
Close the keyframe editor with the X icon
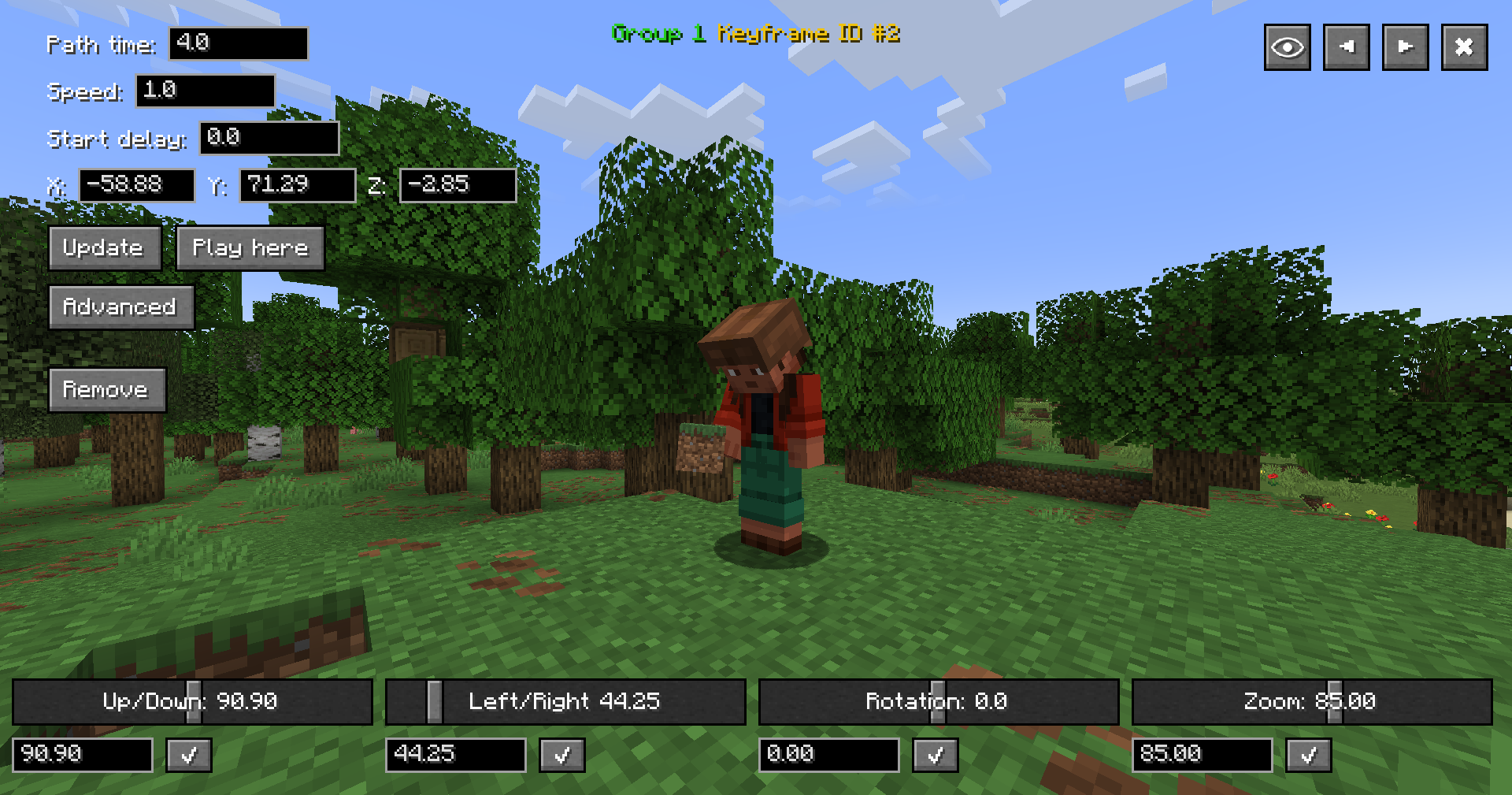tap(1464, 46)
